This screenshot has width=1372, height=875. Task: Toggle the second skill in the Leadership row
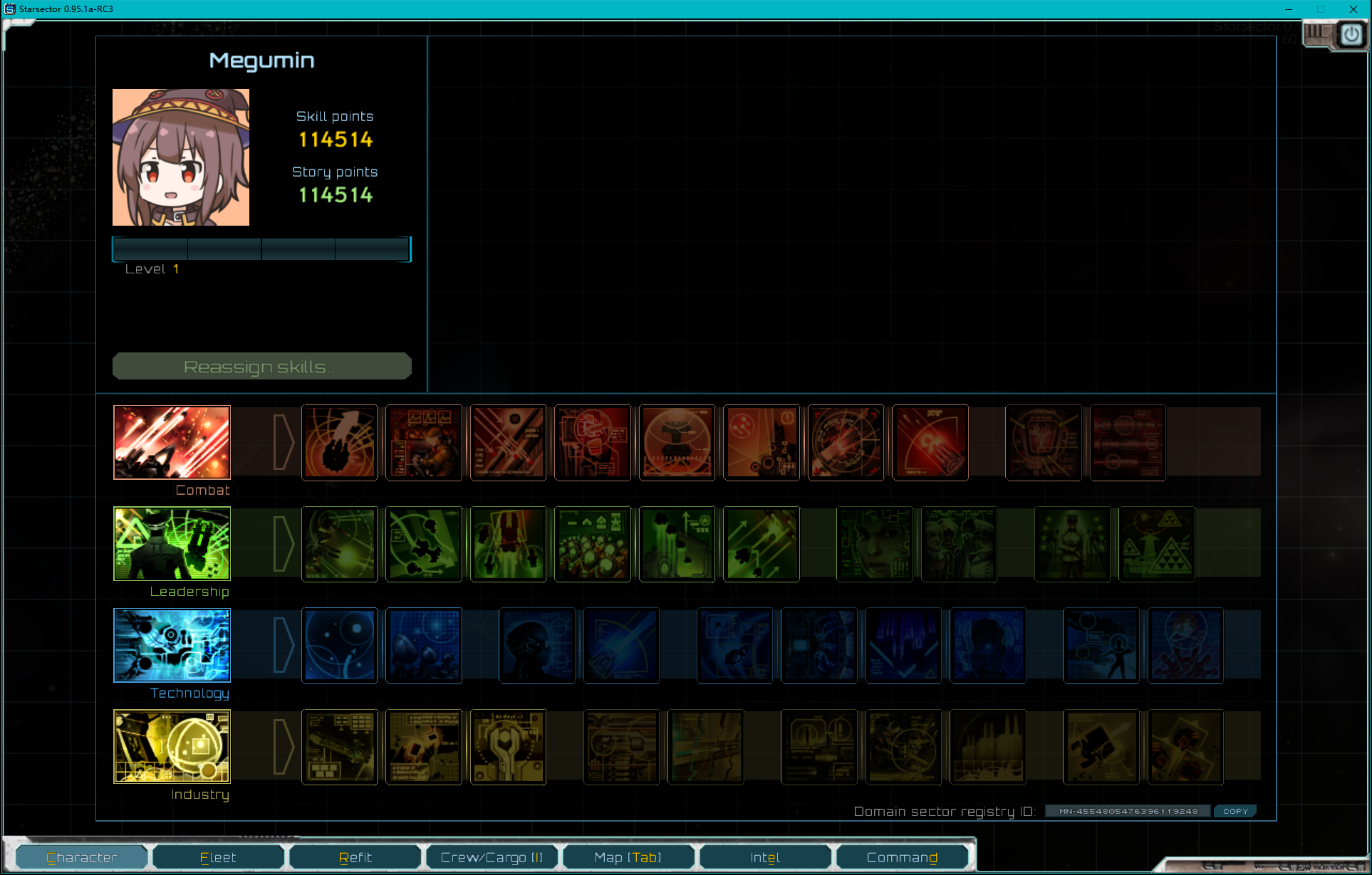(423, 544)
